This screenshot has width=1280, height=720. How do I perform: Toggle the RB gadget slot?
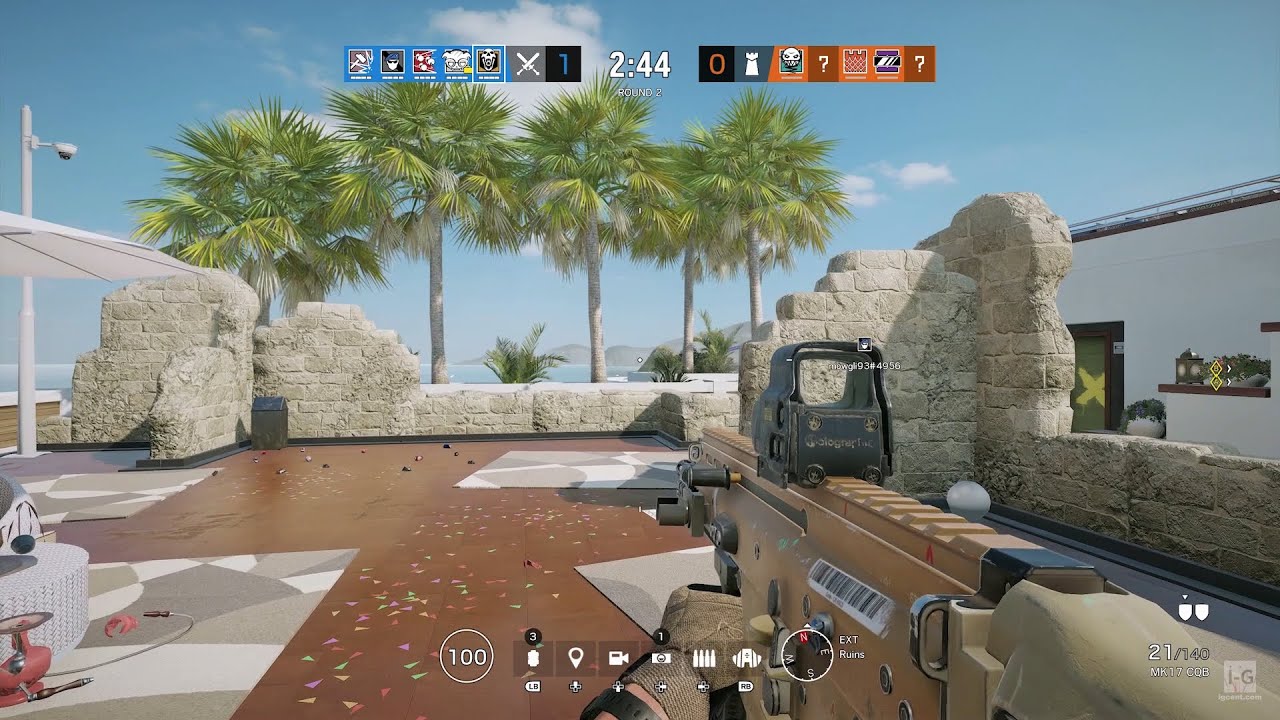(747, 657)
